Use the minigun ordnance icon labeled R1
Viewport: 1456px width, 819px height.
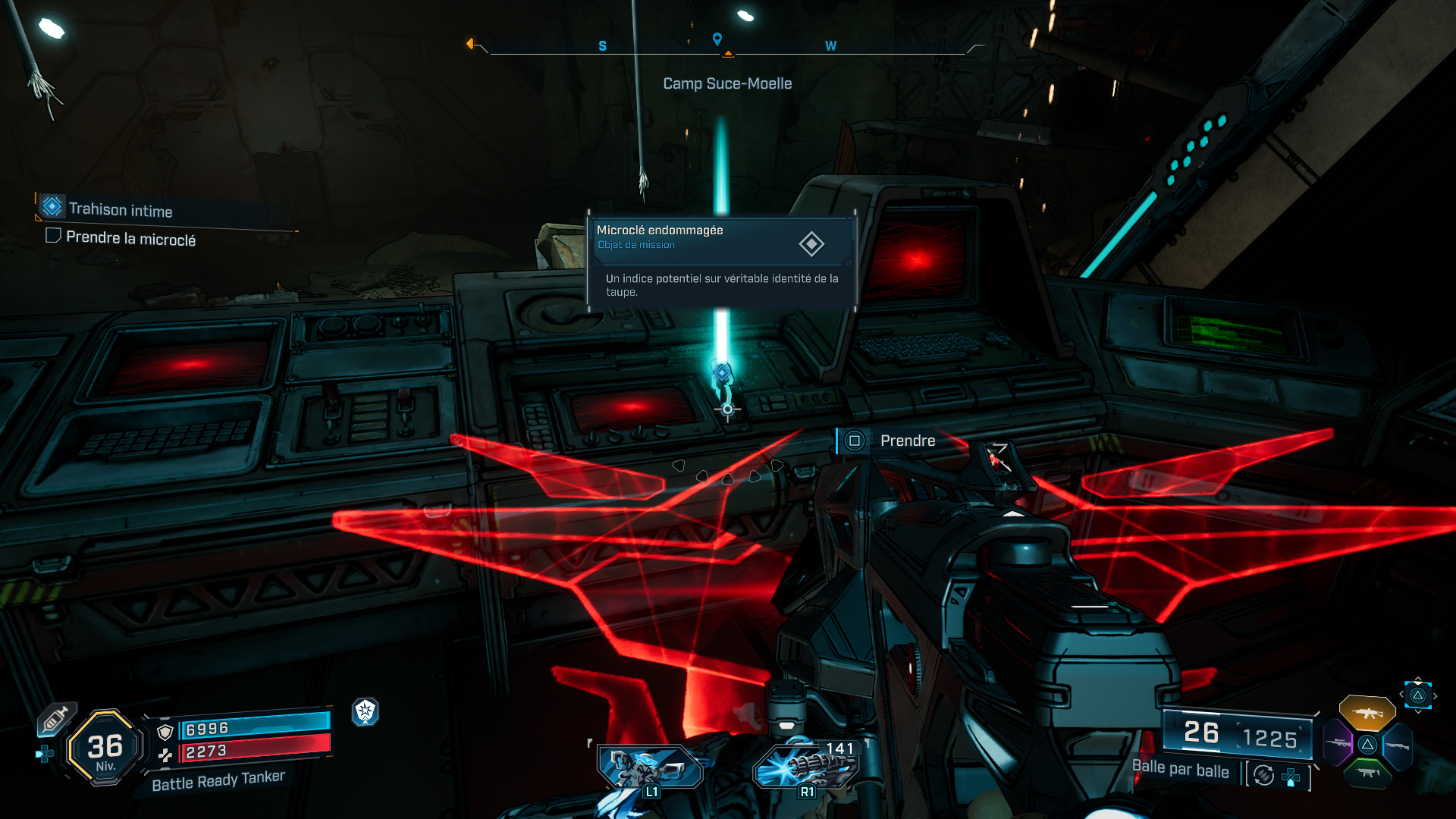(806, 768)
